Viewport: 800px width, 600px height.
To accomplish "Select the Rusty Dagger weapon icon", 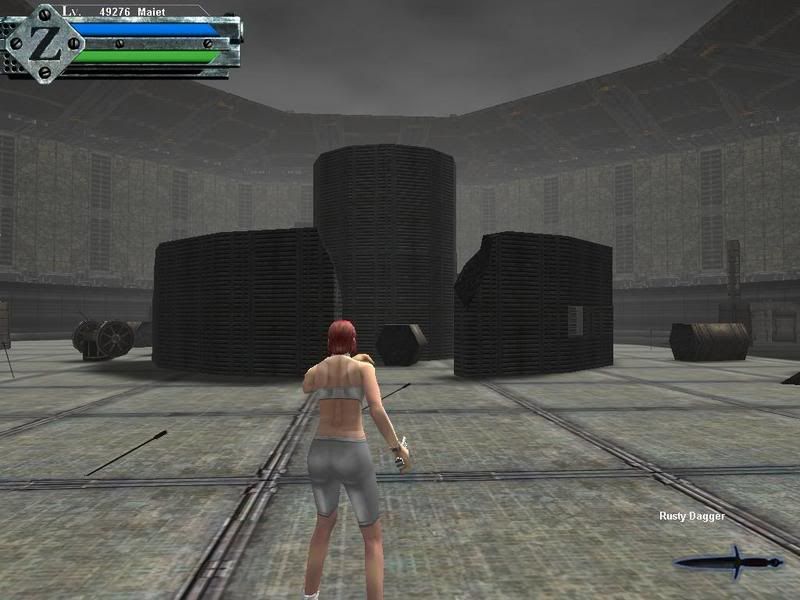I will pyautogui.click(x=729, y=562).
